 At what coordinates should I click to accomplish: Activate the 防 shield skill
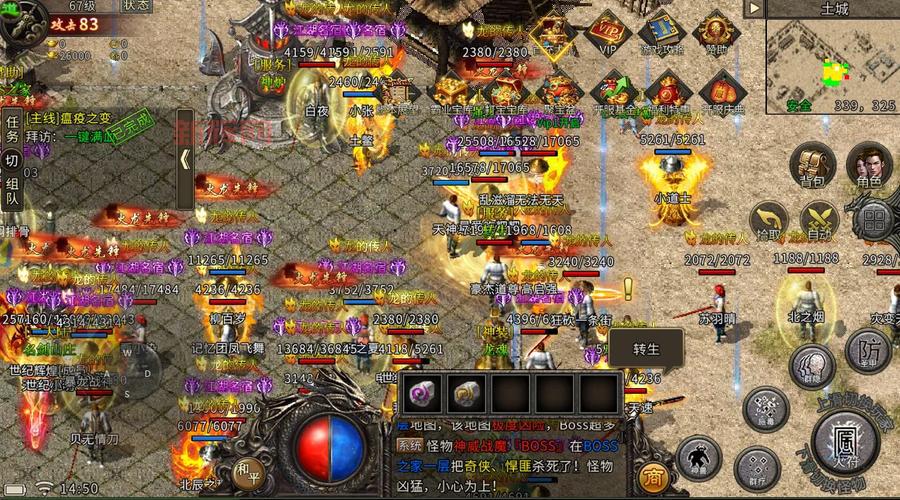pos(867,349)
